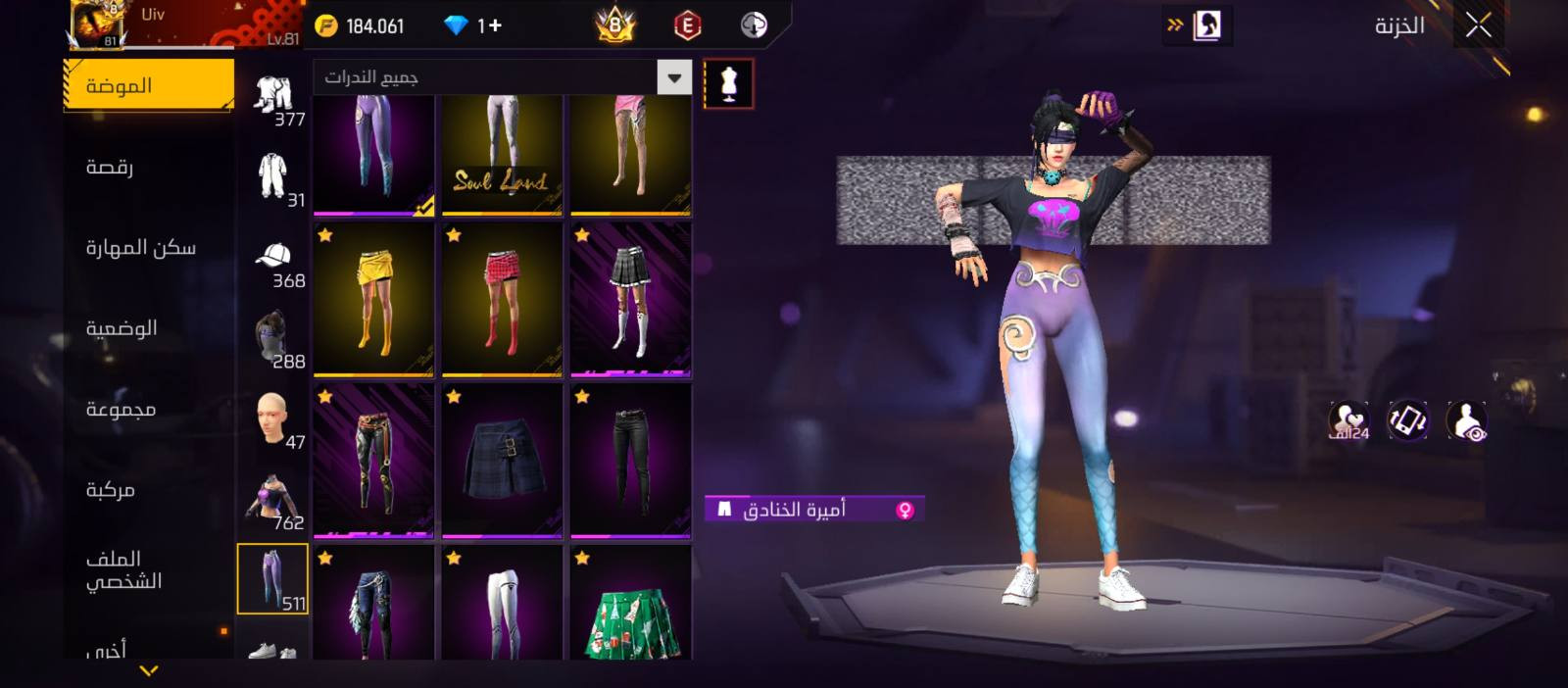Open the مركبة vehicle tab
The image size is (1568, 688).
pyautogui.click(x=110, y=490)
